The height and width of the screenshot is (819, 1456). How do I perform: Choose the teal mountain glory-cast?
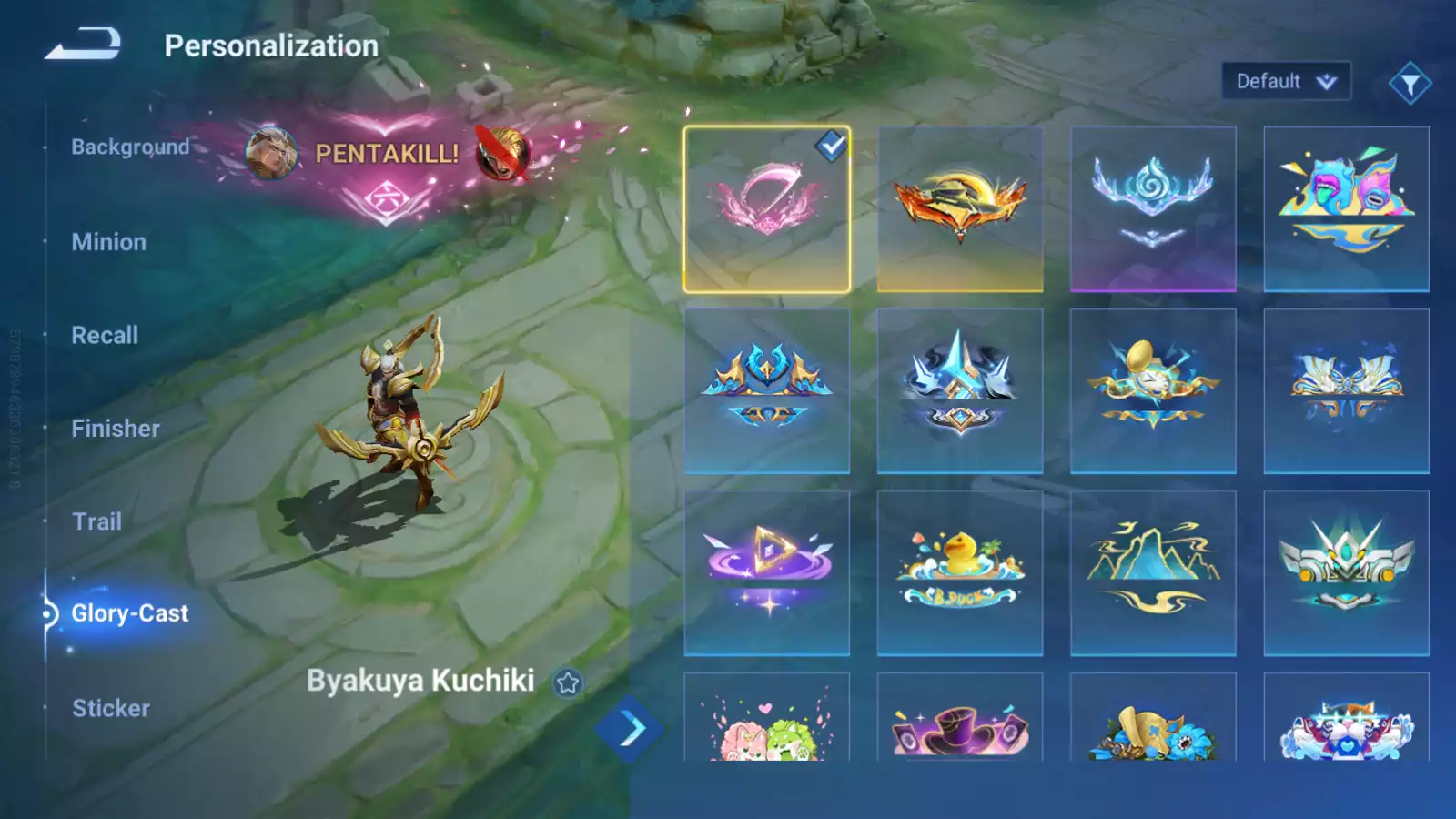click(1153, 573)
